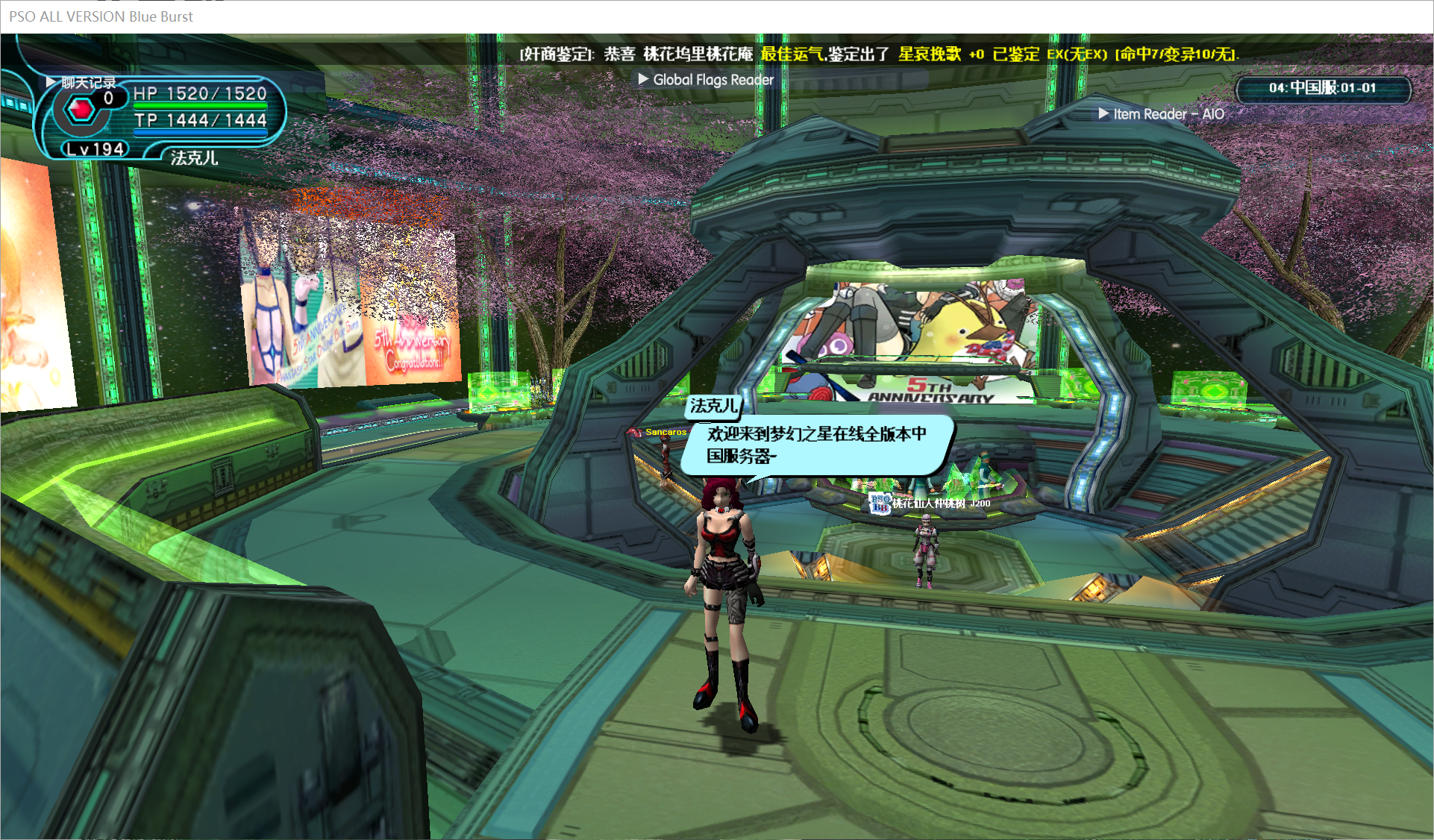Image resolution: width=1434 pixels, height=840 pixels.
Task: Click the 法克儿 welcome chat bubble
Action: [x=816, y=445]
